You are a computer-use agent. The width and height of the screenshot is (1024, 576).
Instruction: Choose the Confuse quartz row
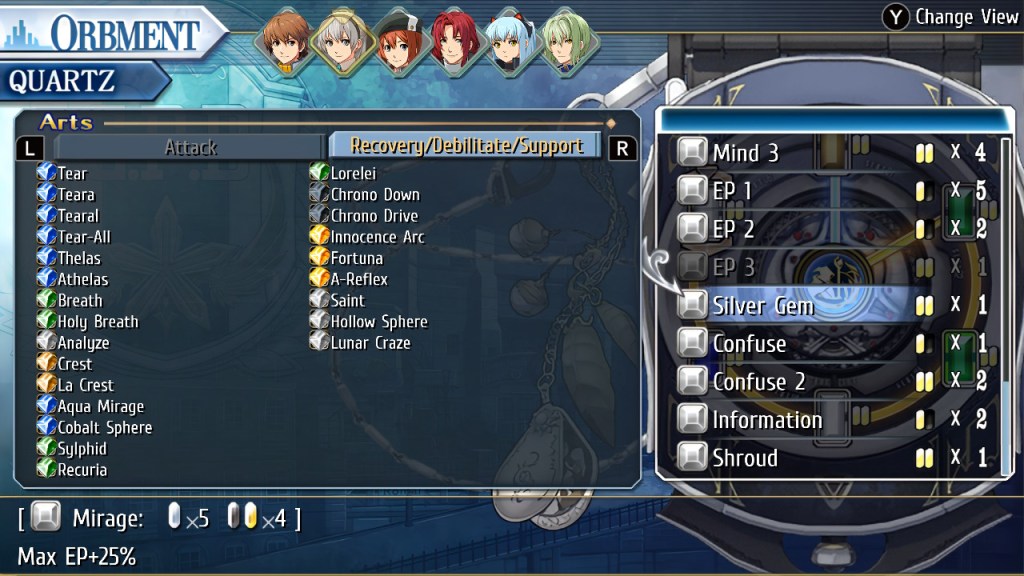(x=749, y=343)
